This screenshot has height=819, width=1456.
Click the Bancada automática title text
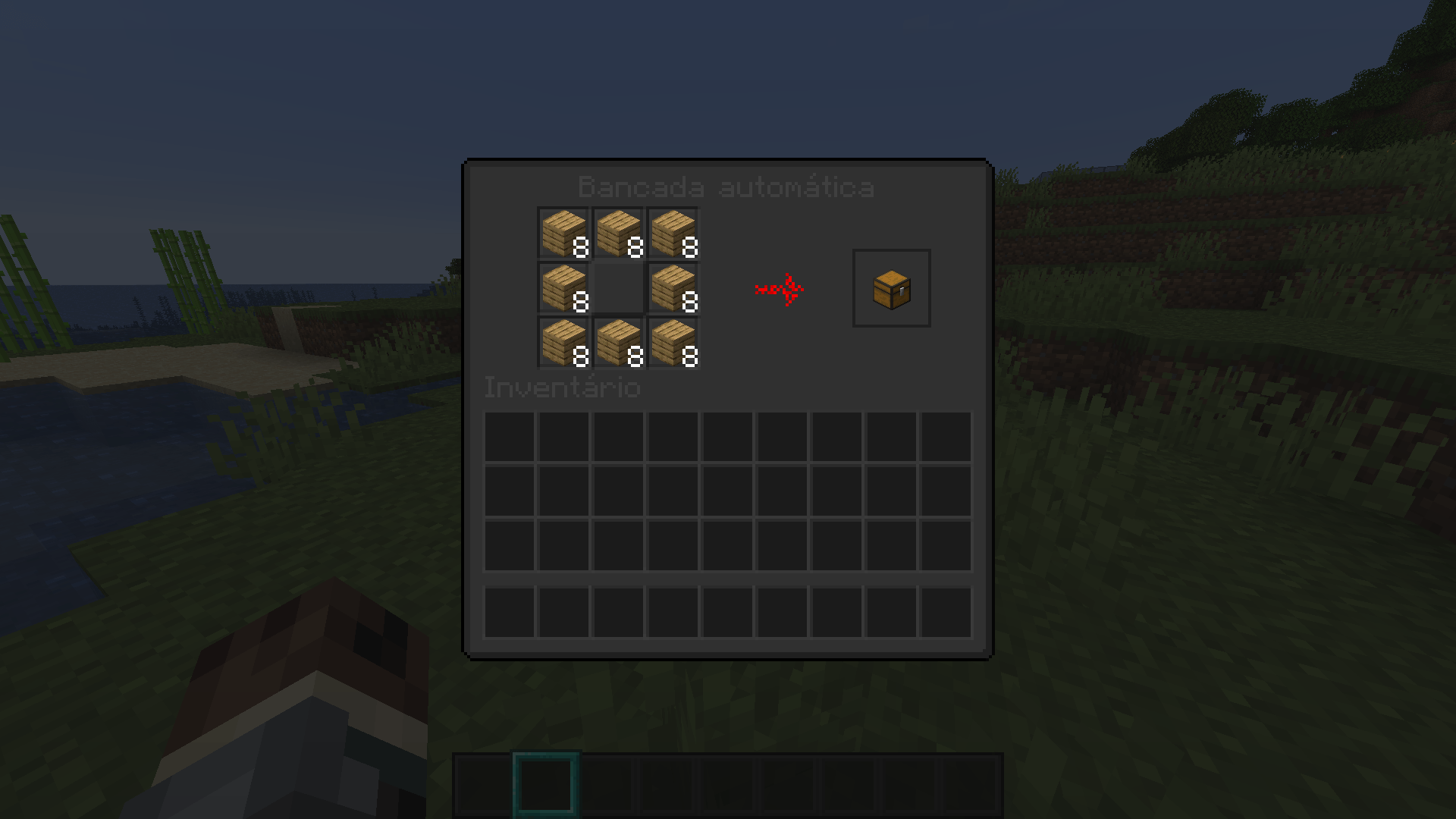726,188
